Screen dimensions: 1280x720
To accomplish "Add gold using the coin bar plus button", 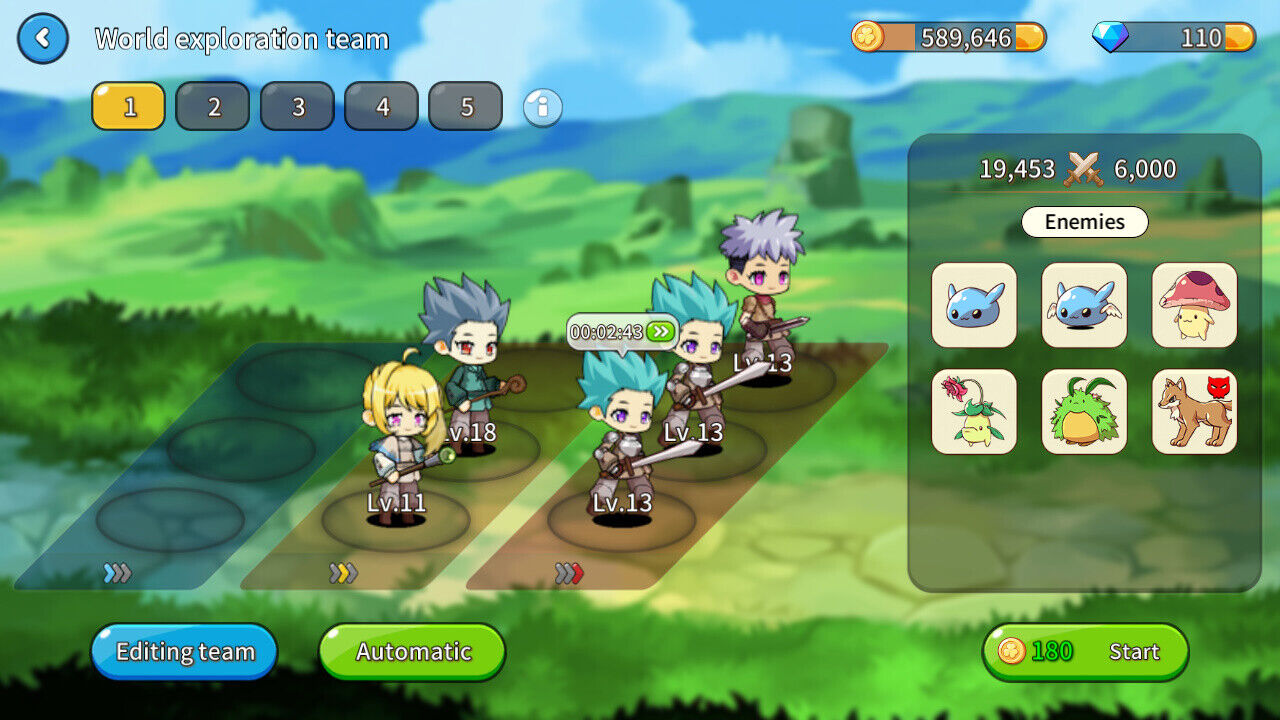I will 1029,38.
